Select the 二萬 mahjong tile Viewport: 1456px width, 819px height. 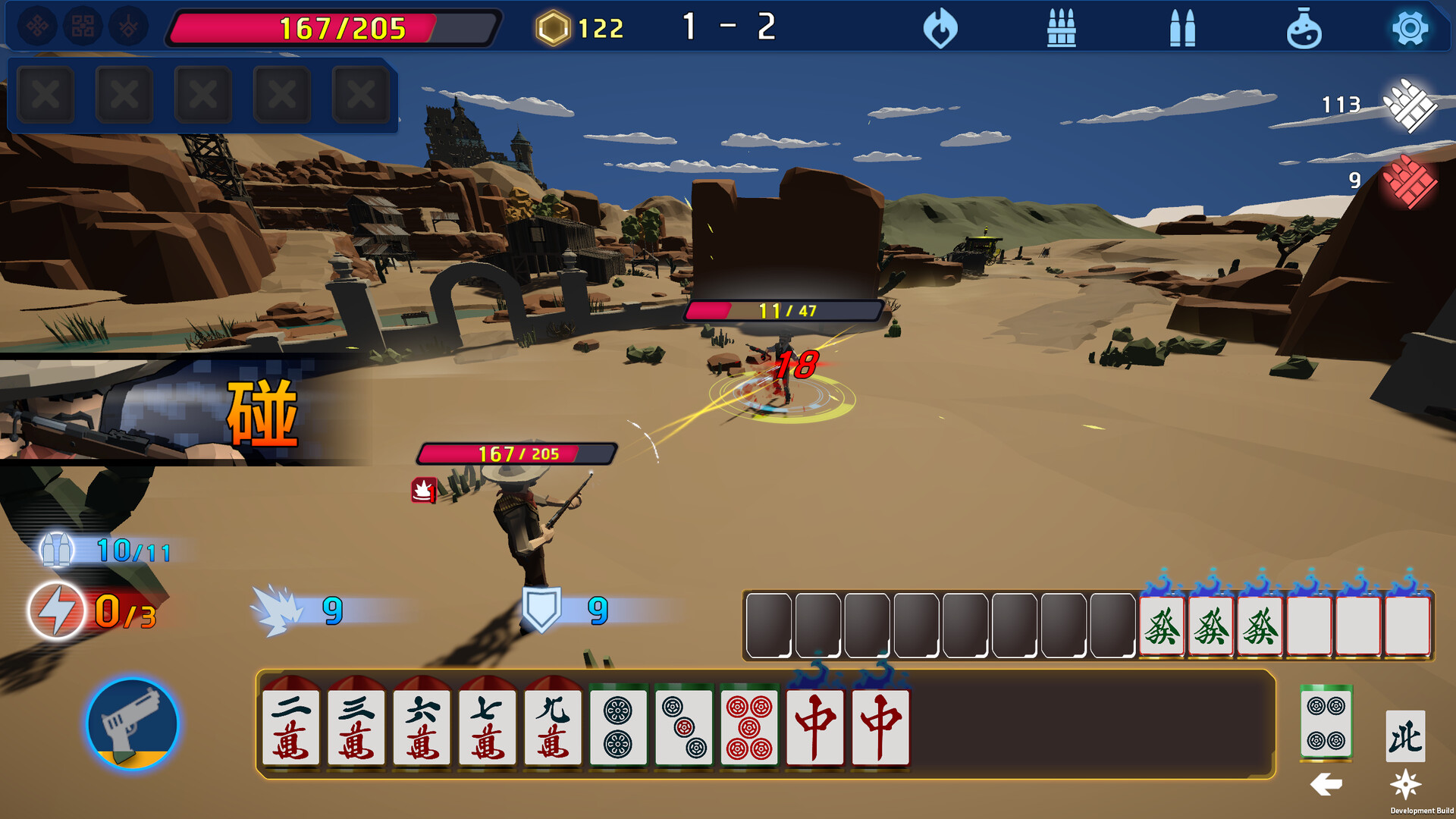click(x=290, y=726)
